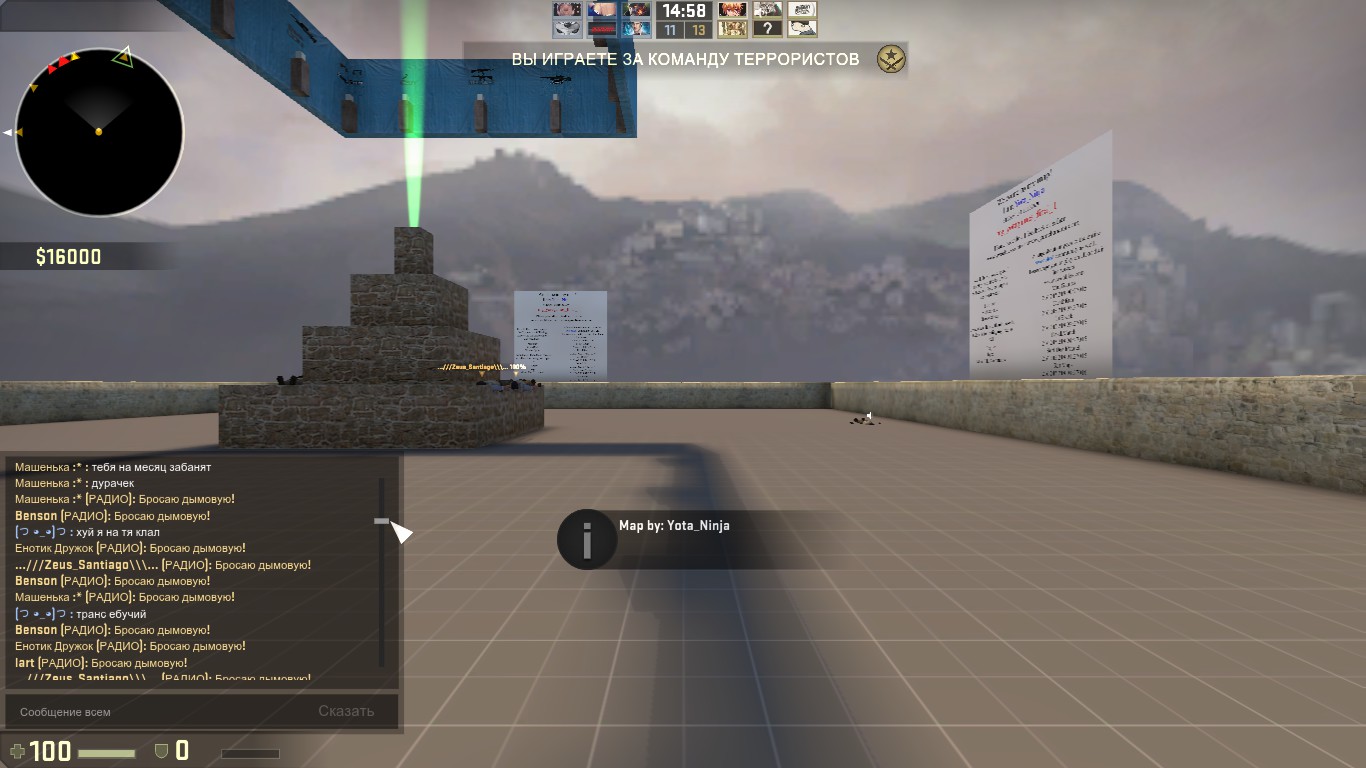Image resolution: width=1366 pixels, height=768 pixels.
Task: Click the terrorist team emblem badge
Action: [x=890, y=59]
